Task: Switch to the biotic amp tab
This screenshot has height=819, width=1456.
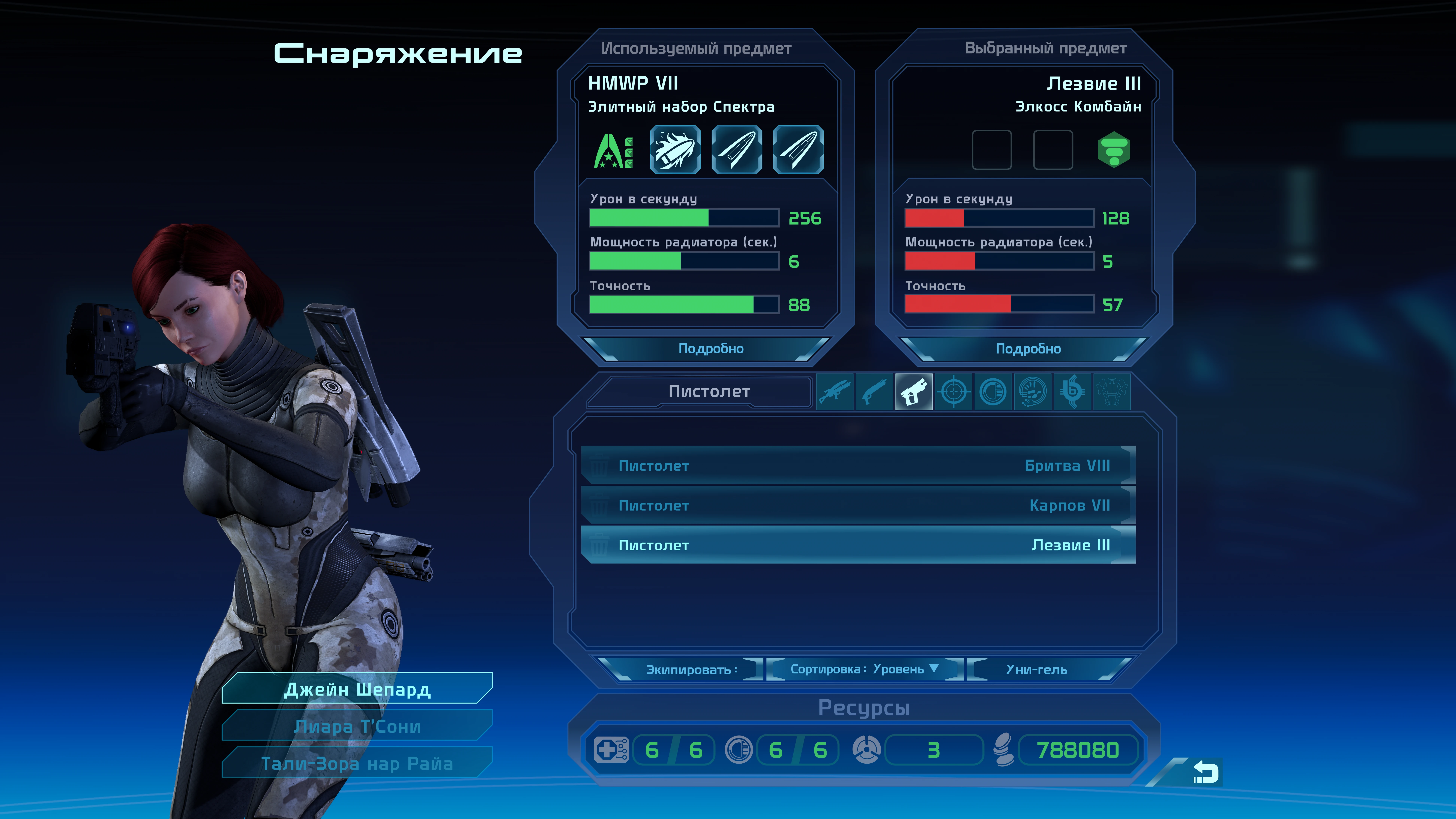Action: pos(1072,391)
